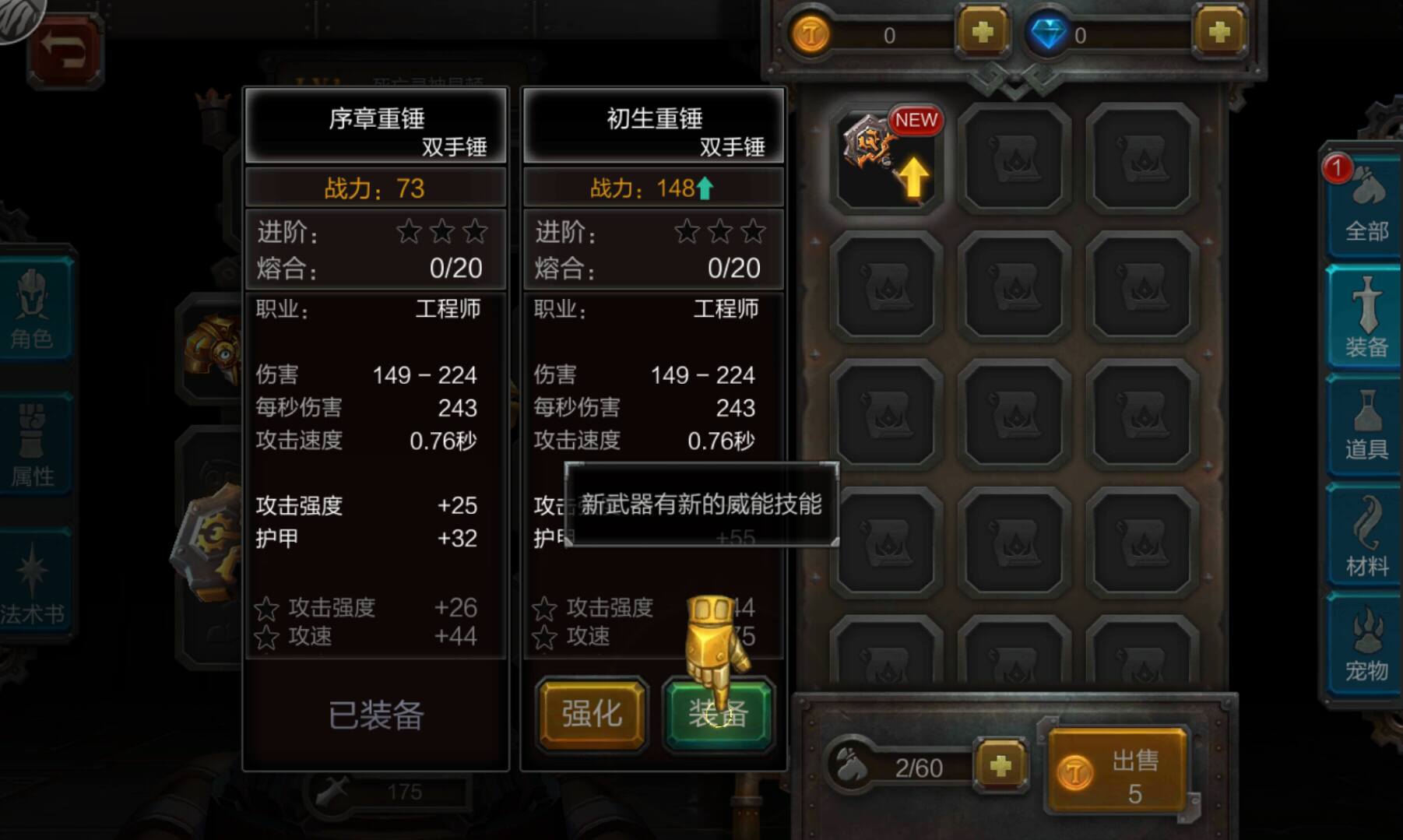1403x840 pixels.
Task: Open the 属性 attributes panel icon
Action: (x=32, y=444)
